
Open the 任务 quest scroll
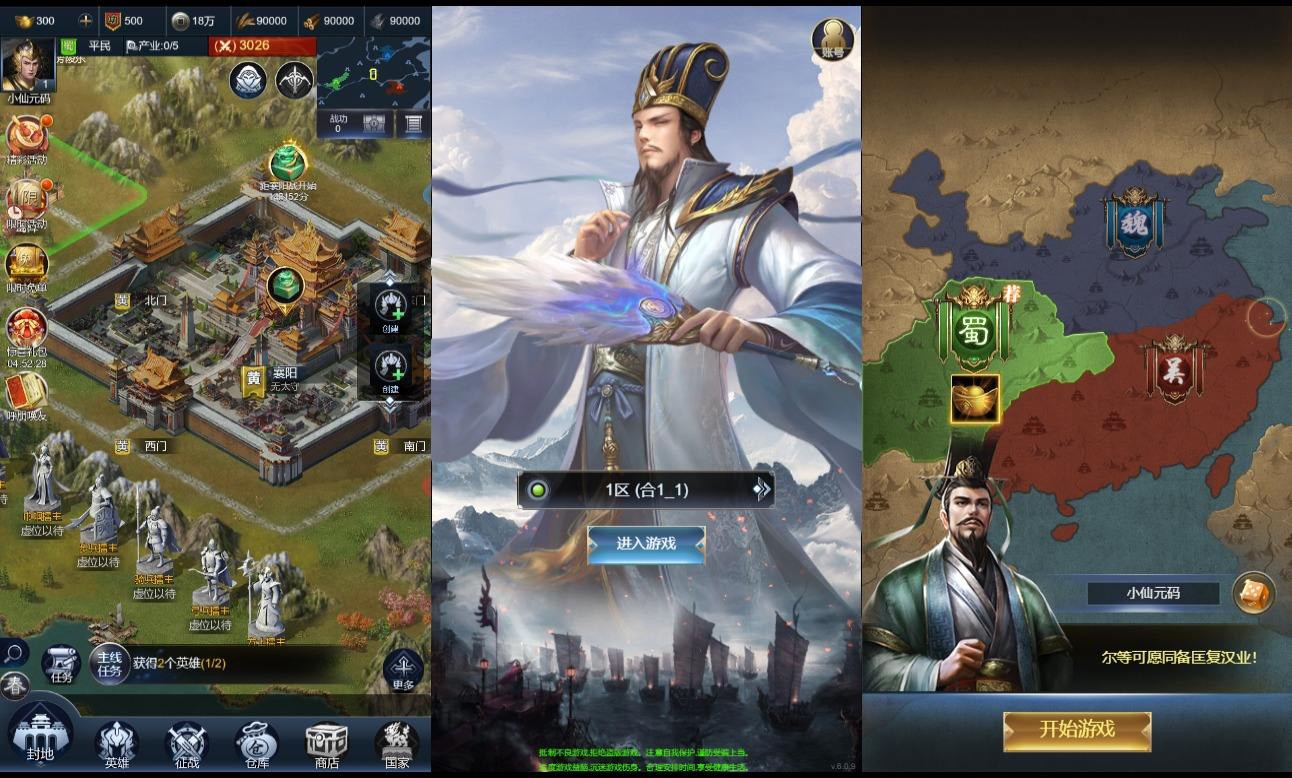61,664
